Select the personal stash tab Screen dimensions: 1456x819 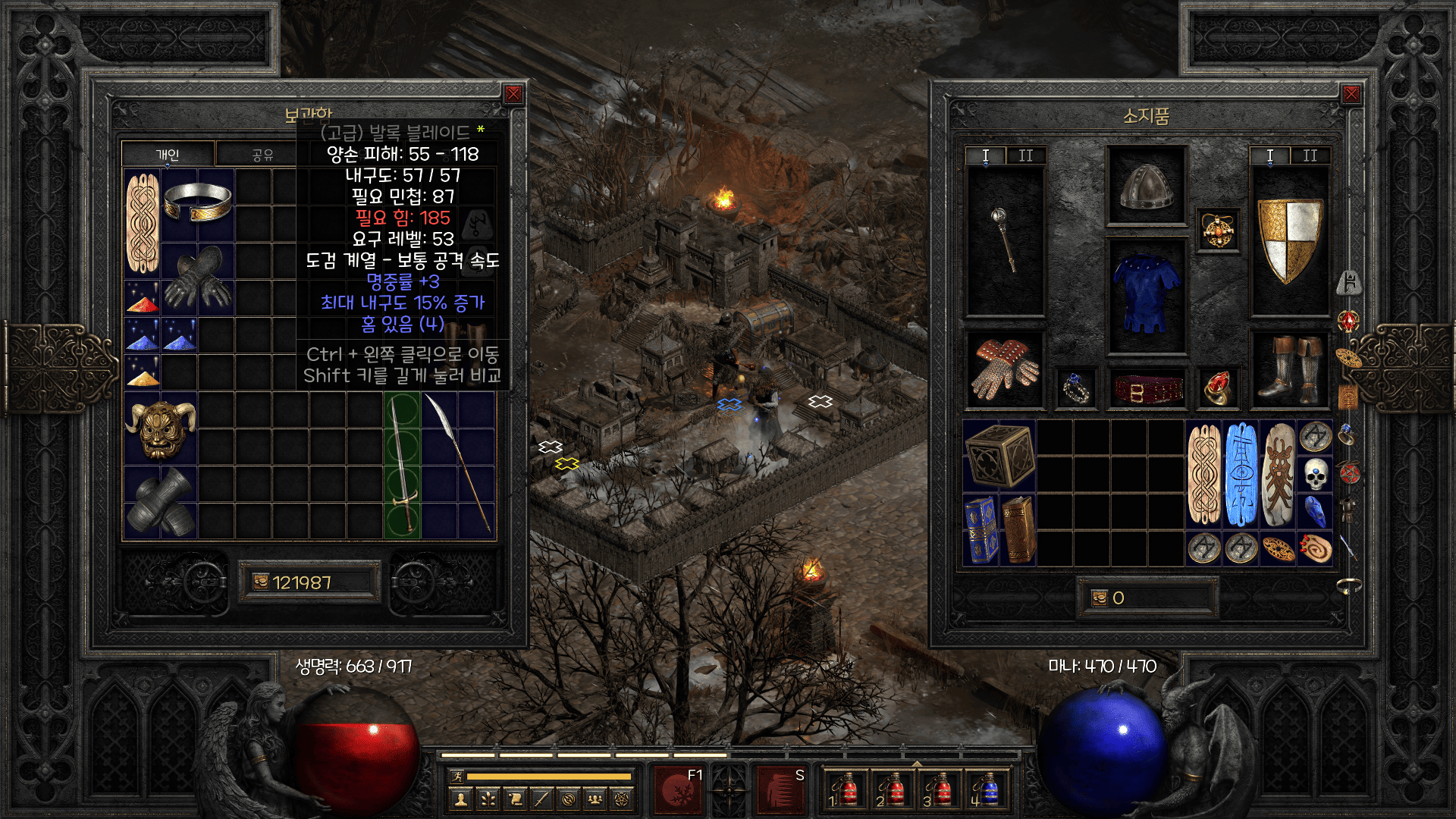click(x=168, y=155)
